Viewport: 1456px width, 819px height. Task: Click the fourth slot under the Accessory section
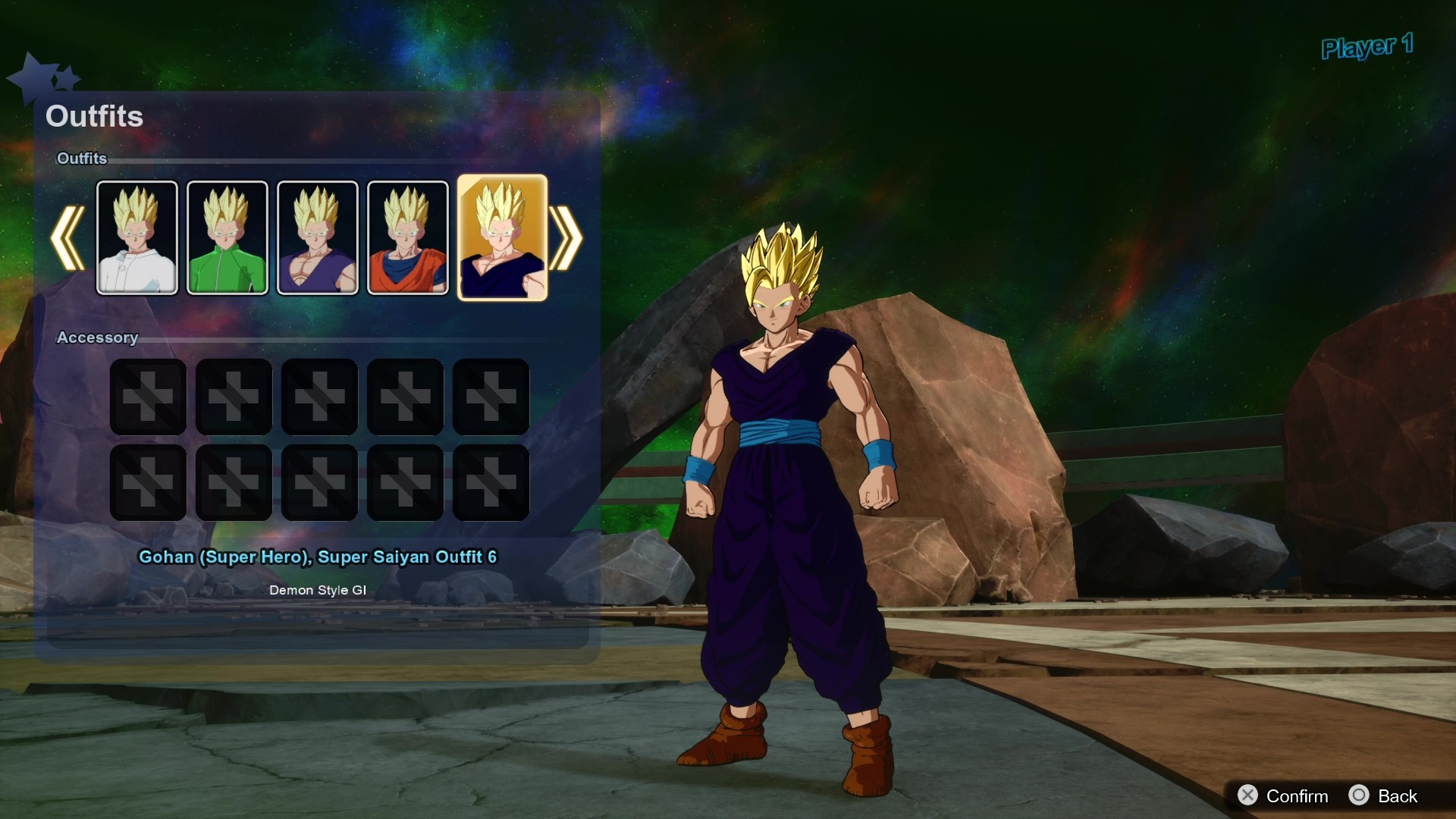click(405, 482)
